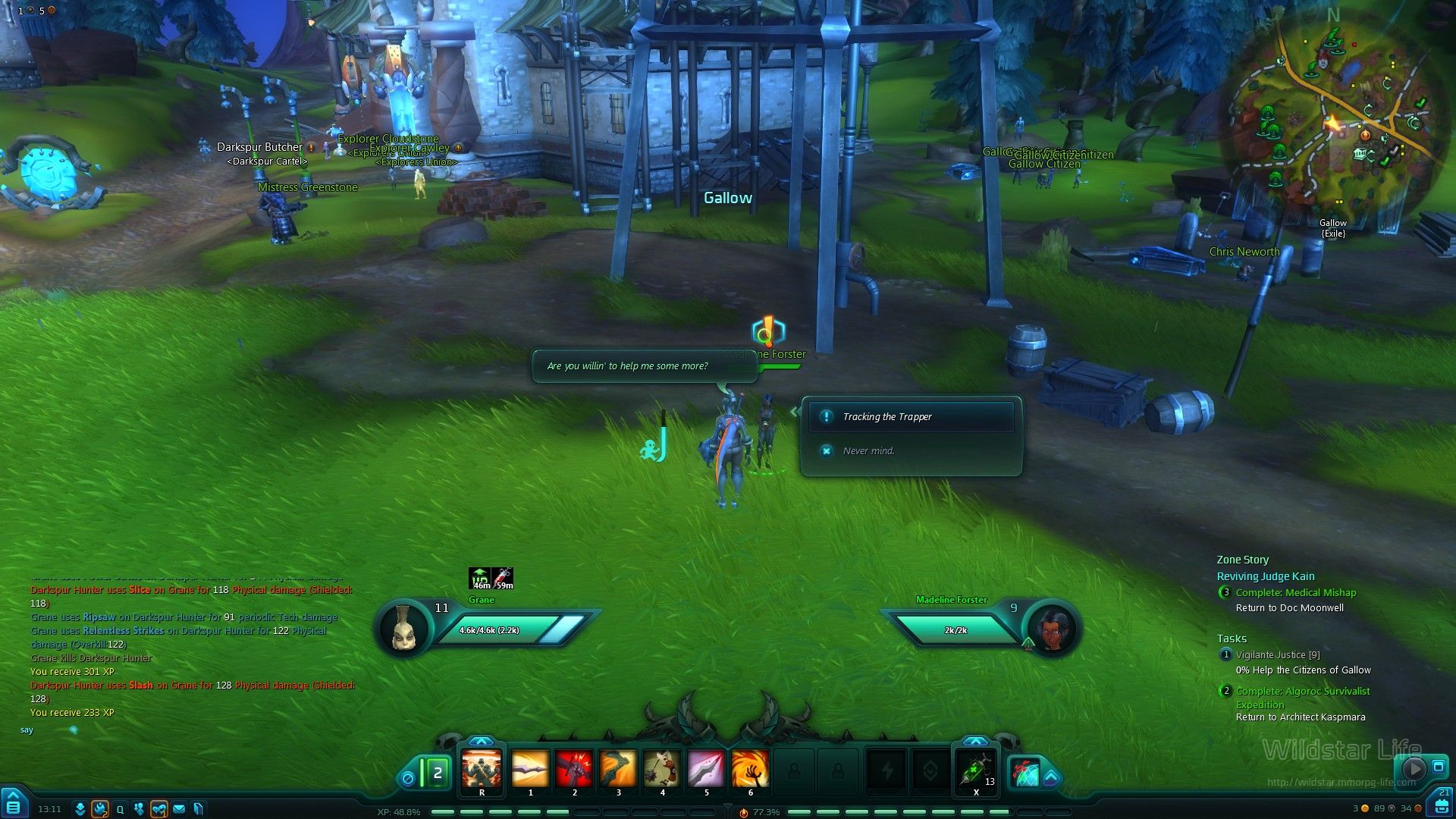Click the round play button

[x=1414, y=768]
